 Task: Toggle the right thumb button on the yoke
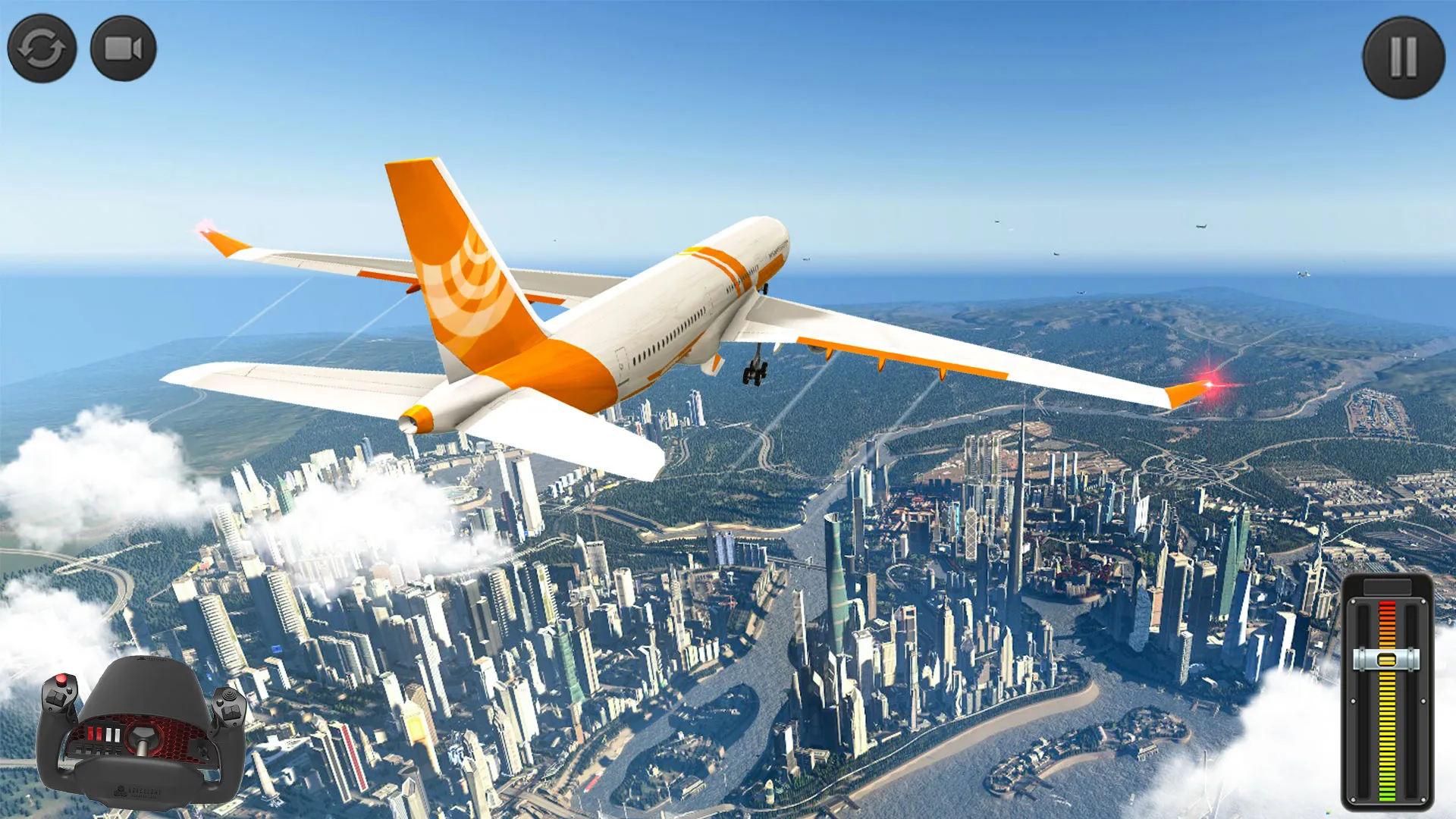(x=229, y=698)
